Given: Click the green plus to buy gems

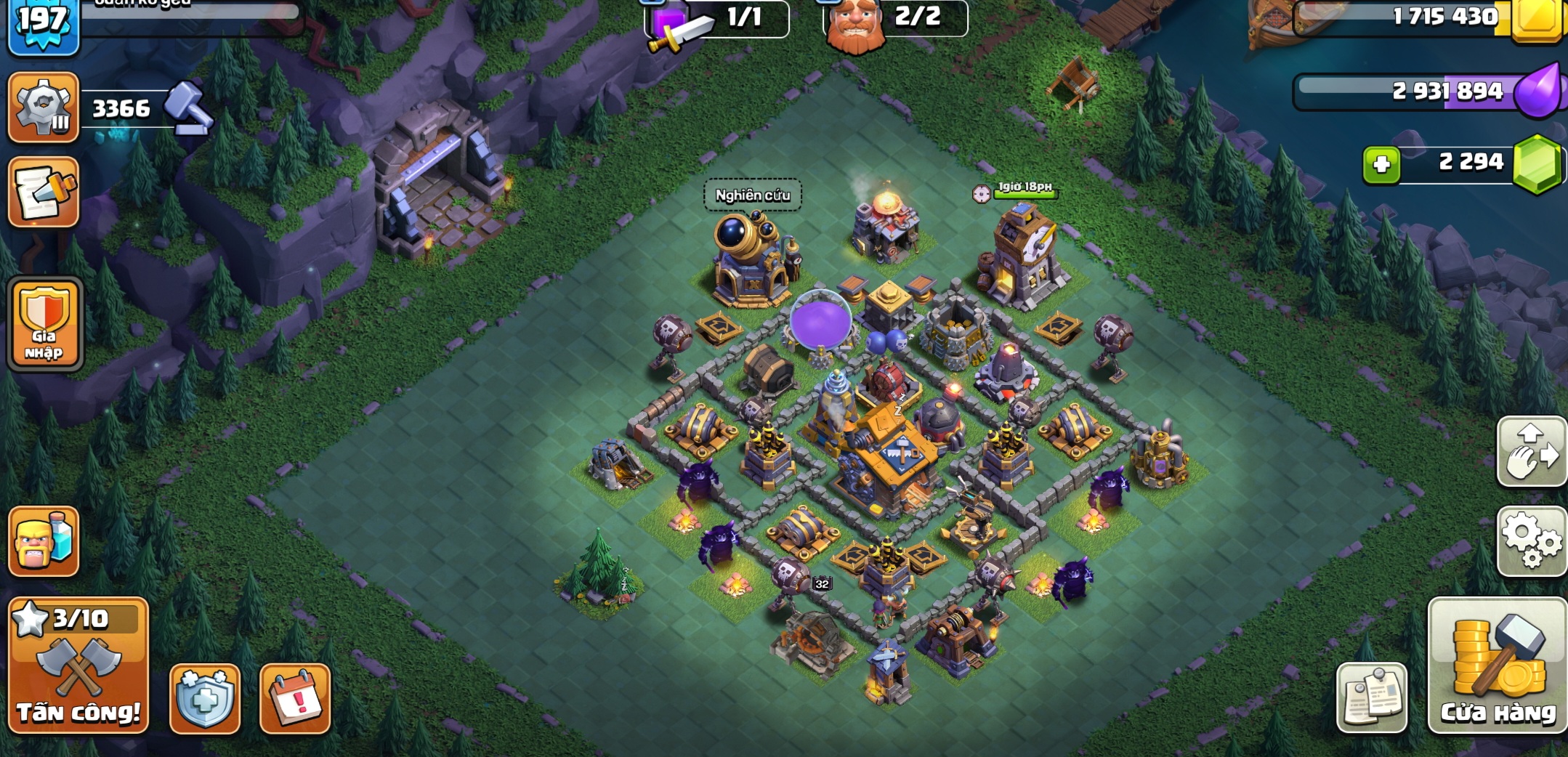Looking at the screenshot, I should pyautogui.click(x=1381, y=164).
